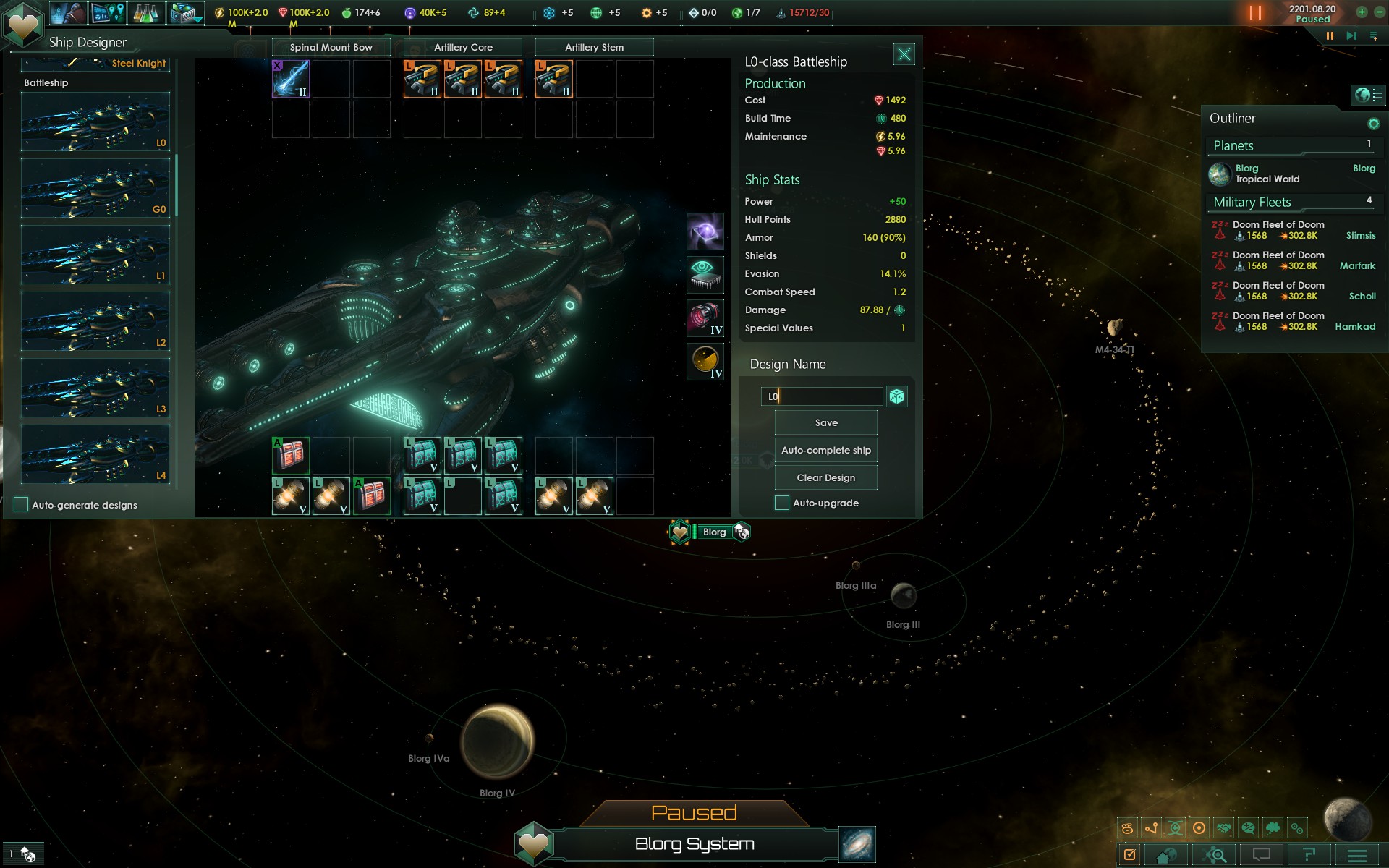Randomize design name with dice button
The height and width of the screenshot is (868, 1389).
897,396
